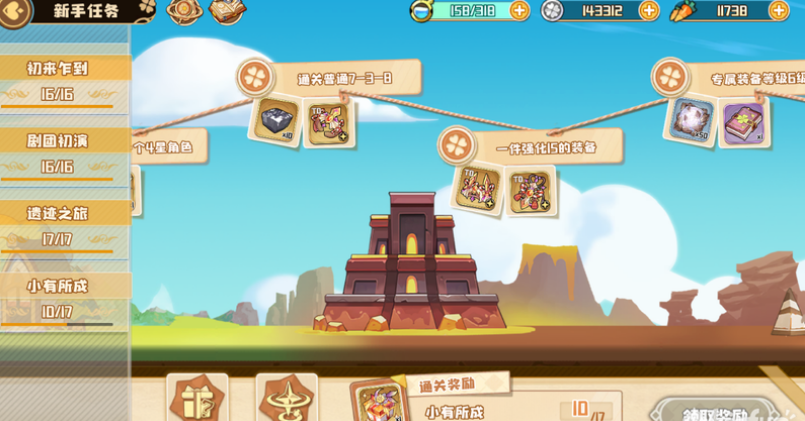The height and width of the screenshot is (421, 805).
Task: Open the 一件强化15的装备 task sign
Action: (530, 146)
